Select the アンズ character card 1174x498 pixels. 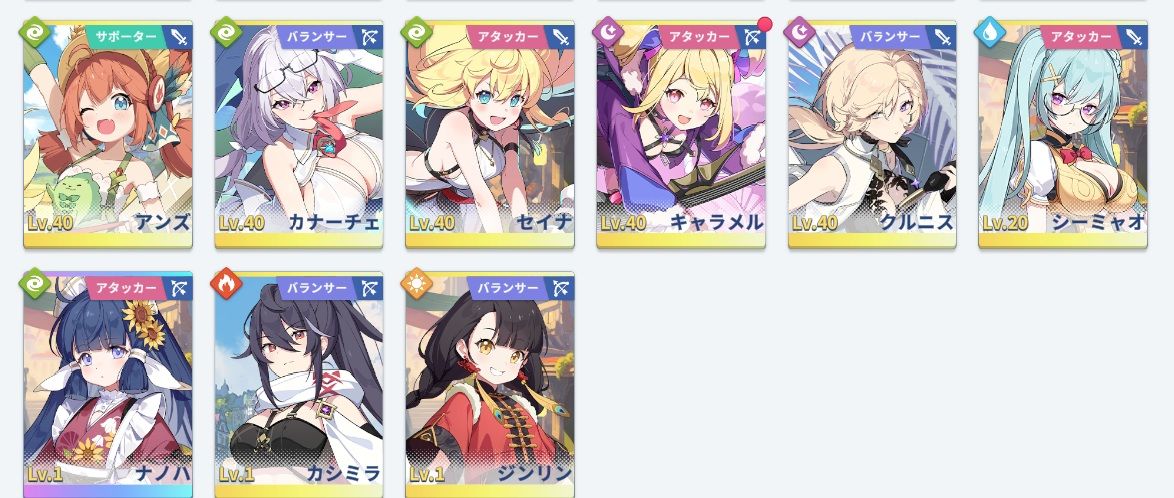108,135
